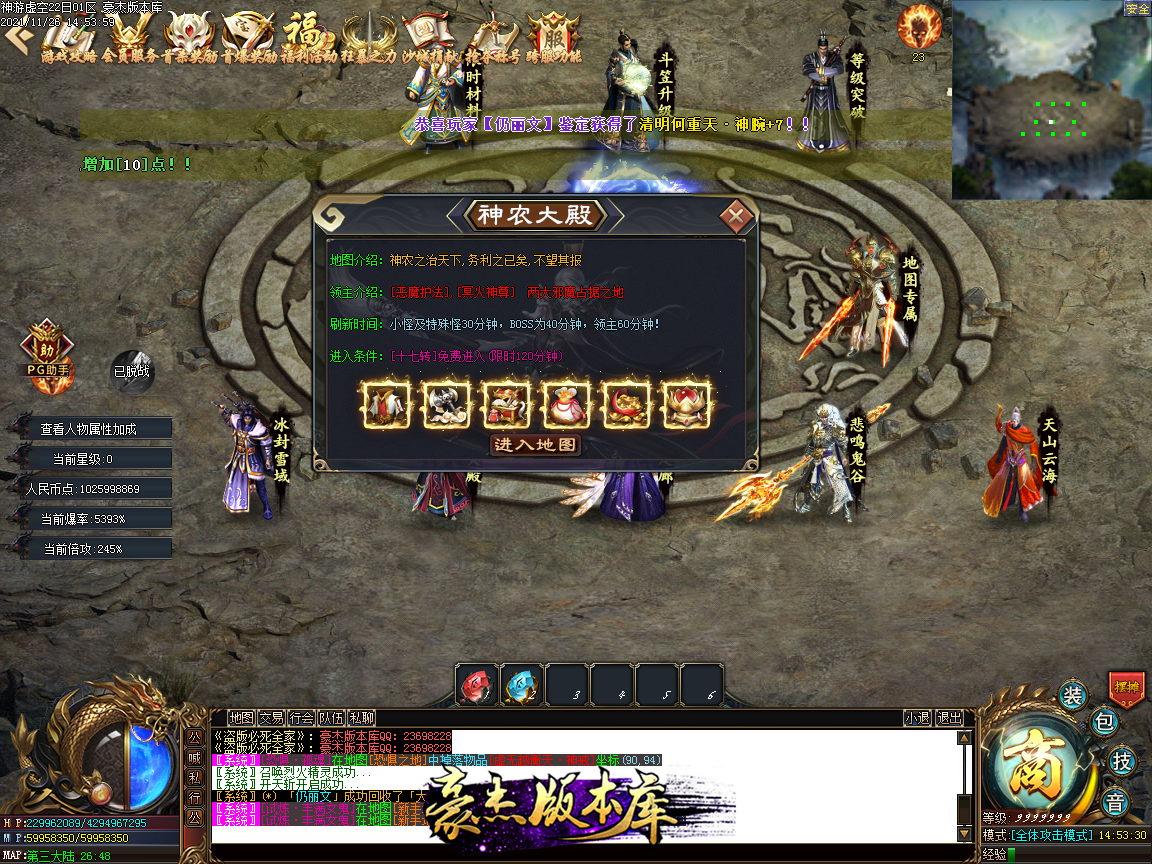
Task: Use the red potion in hotbar slot 1
Action: click(x=477, y=685)
